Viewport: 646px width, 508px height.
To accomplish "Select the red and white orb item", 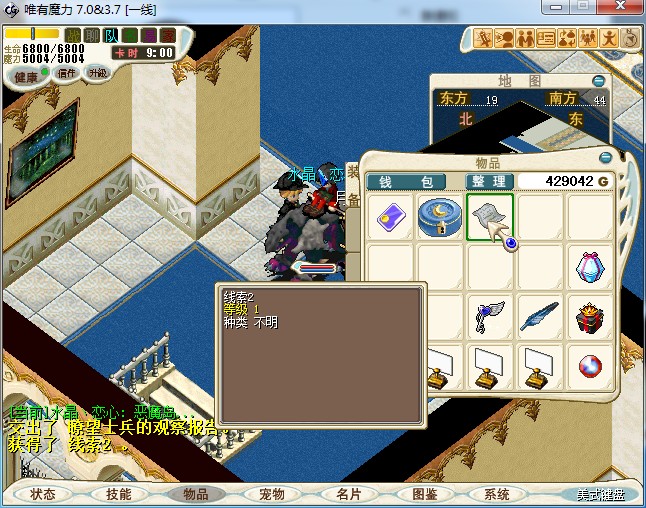I will (590, 367).
